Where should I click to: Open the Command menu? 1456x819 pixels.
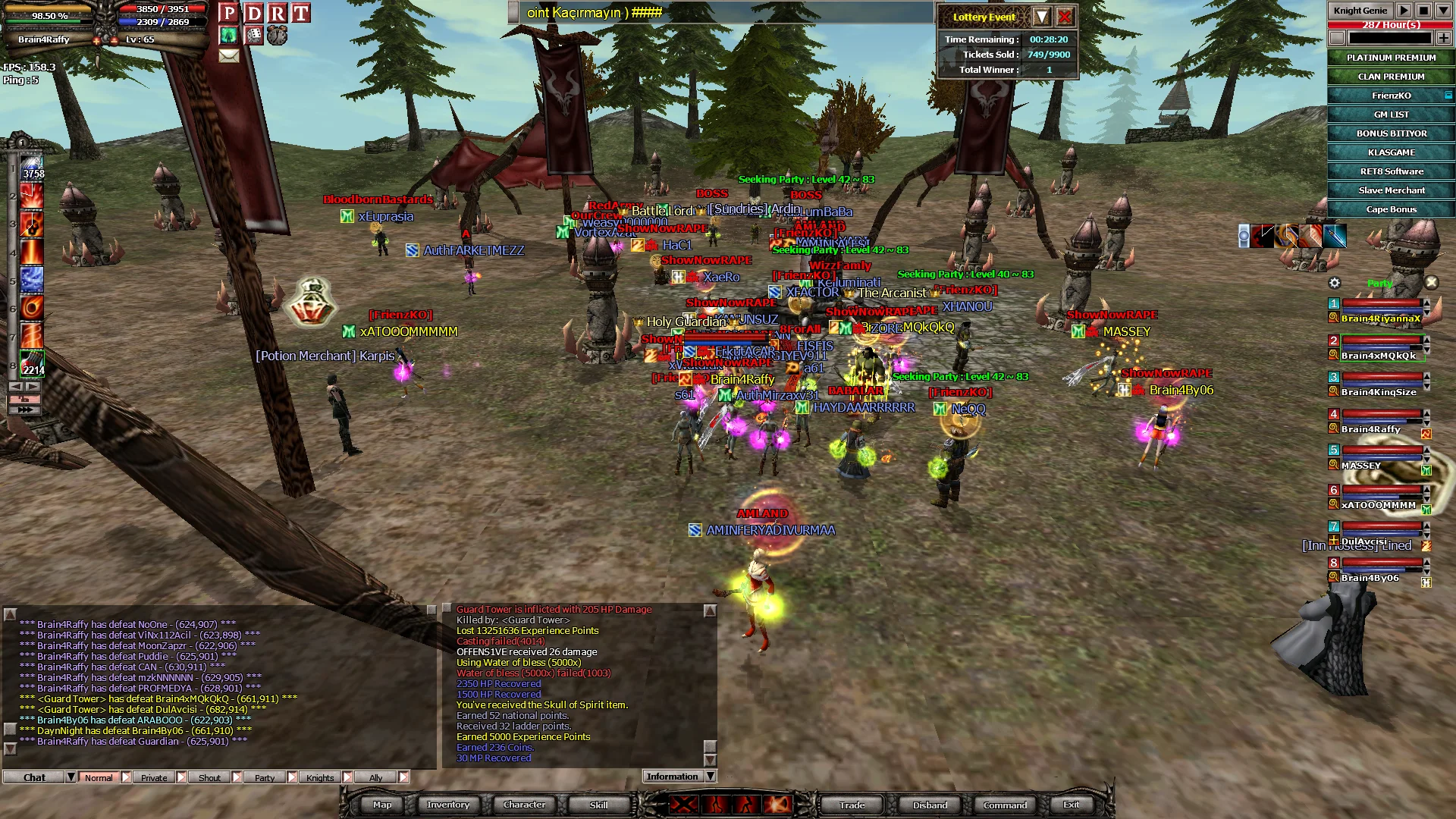[1005, 805]
